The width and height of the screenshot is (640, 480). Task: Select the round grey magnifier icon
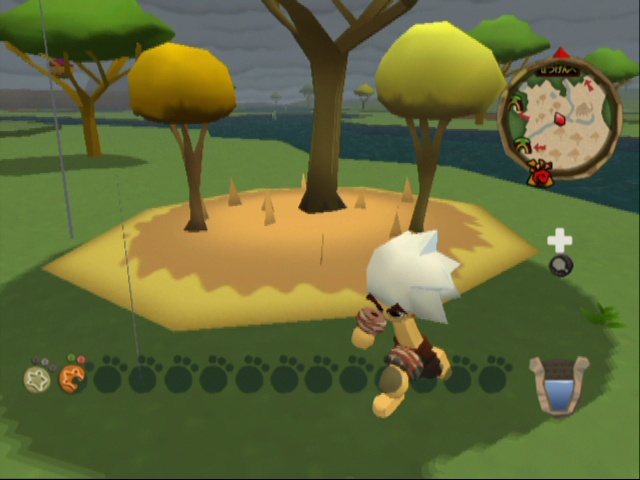coord(561,265)
